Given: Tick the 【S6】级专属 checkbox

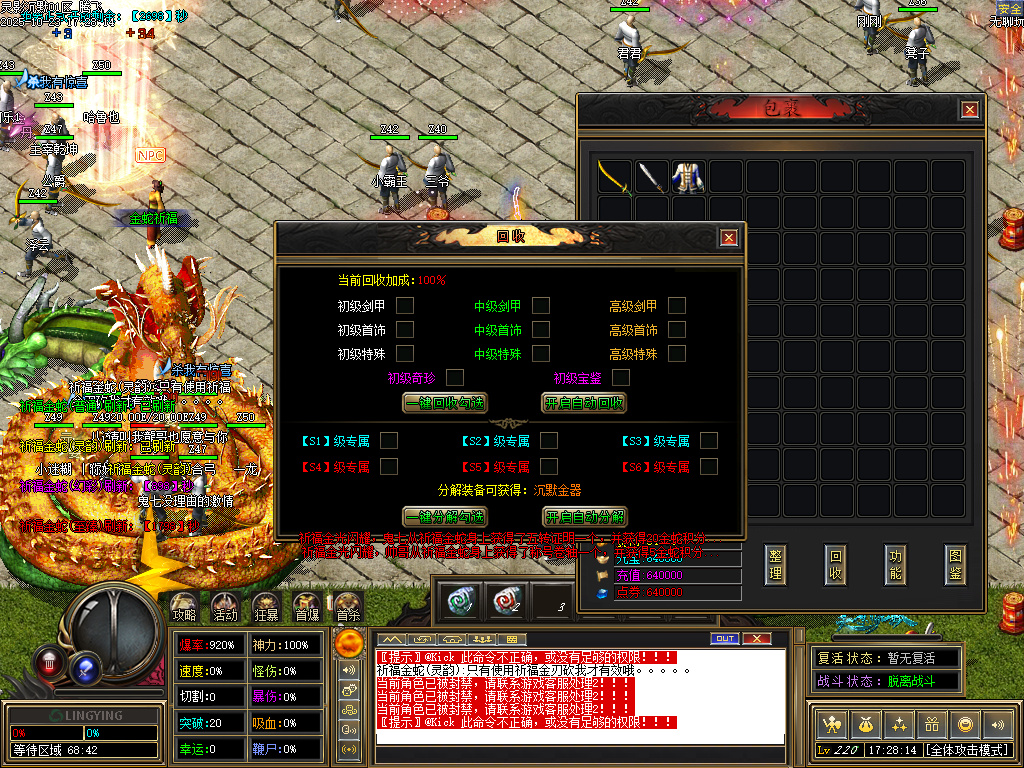Looking at the screenshot, I should point(709,466).
